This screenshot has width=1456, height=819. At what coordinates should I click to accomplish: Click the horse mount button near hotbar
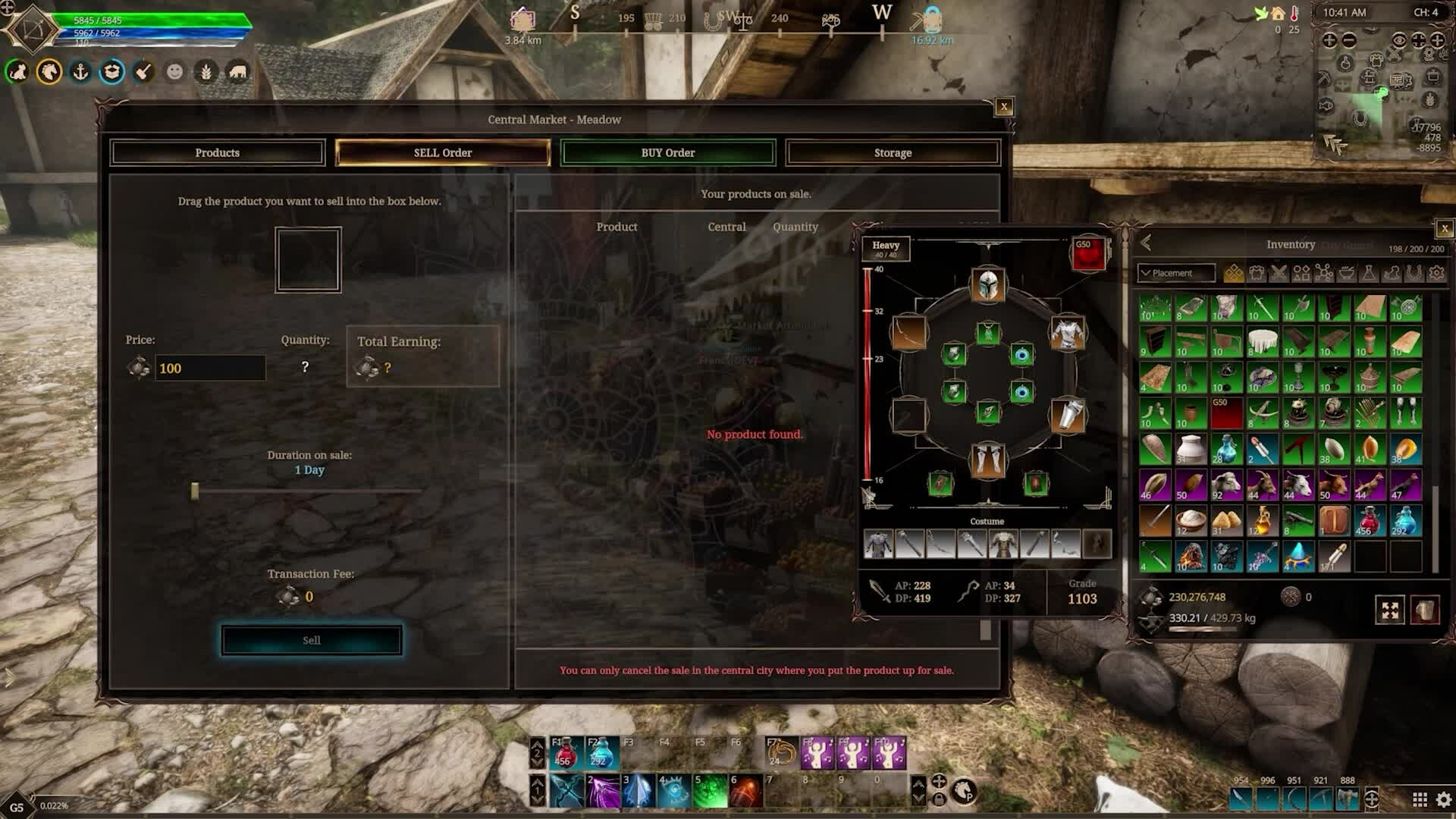[964, 791]
